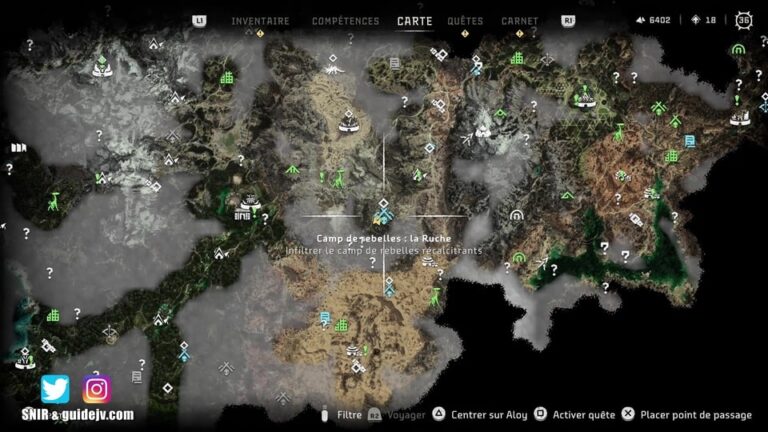Select the three white bars map marker
768x432 pixels.
coord(17,148)
